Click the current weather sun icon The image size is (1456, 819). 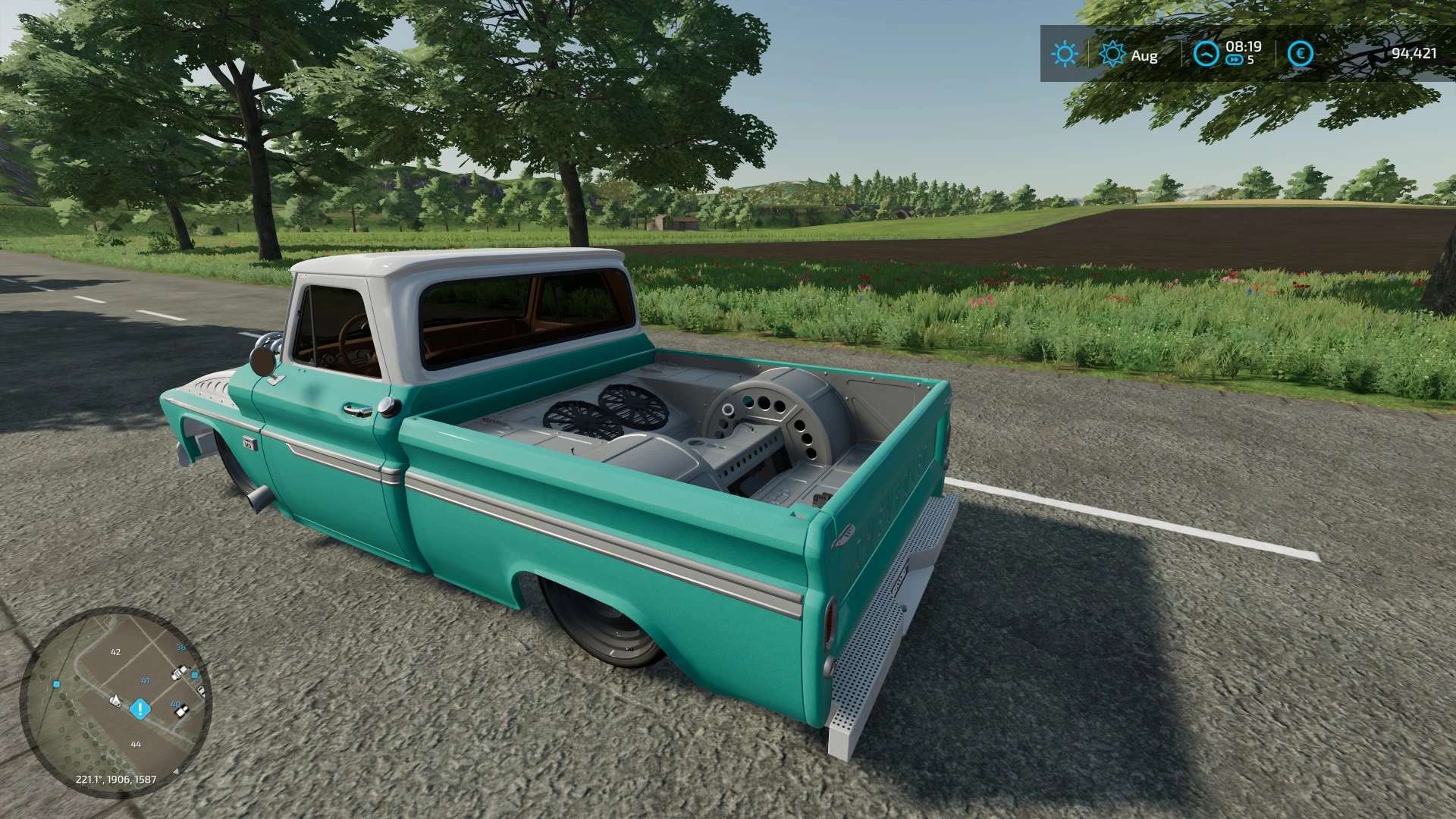(1064, 54)
